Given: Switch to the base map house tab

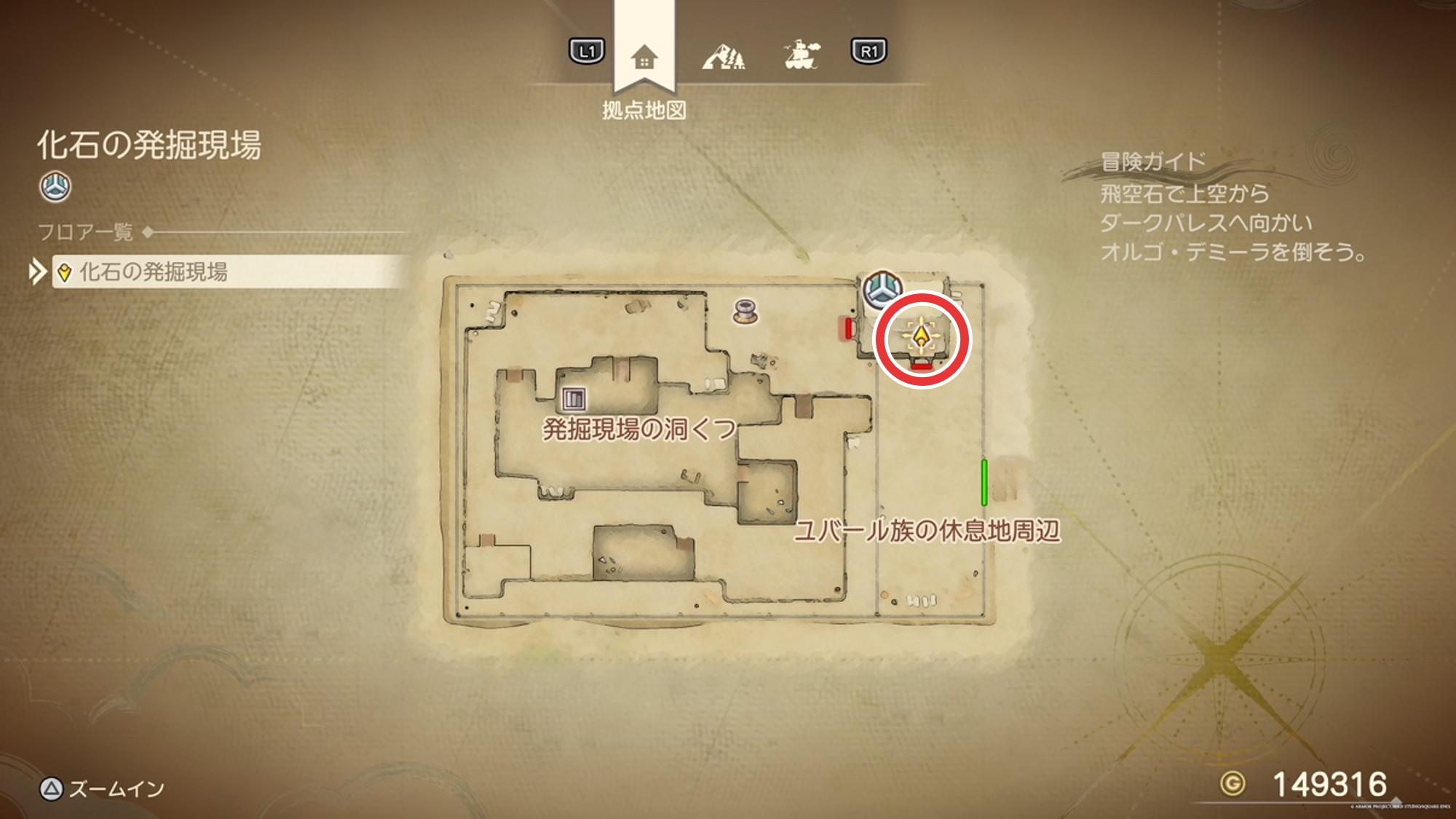Looking at the screenshot, I should (644, 57).
